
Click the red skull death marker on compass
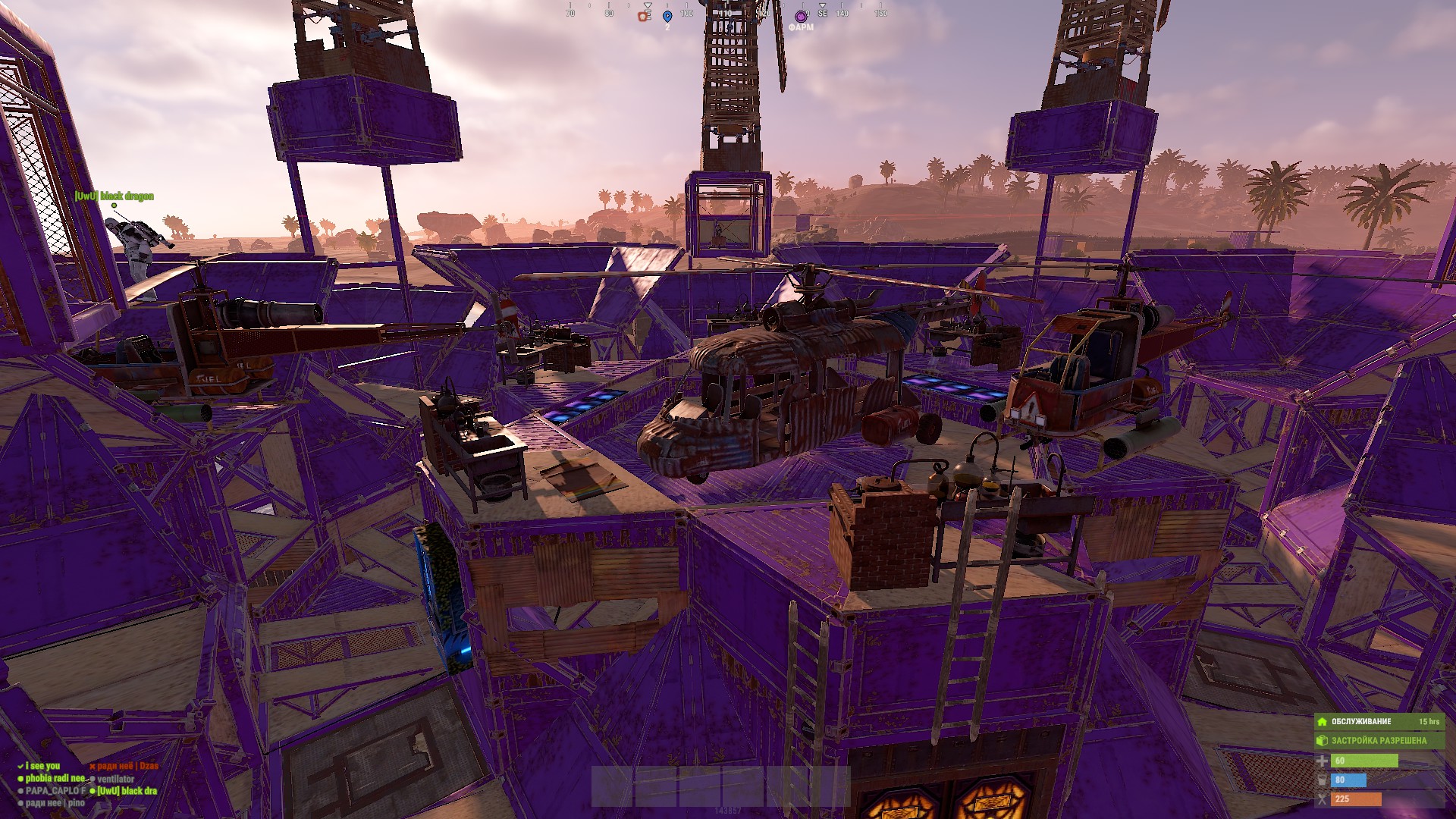click(644, 16)
